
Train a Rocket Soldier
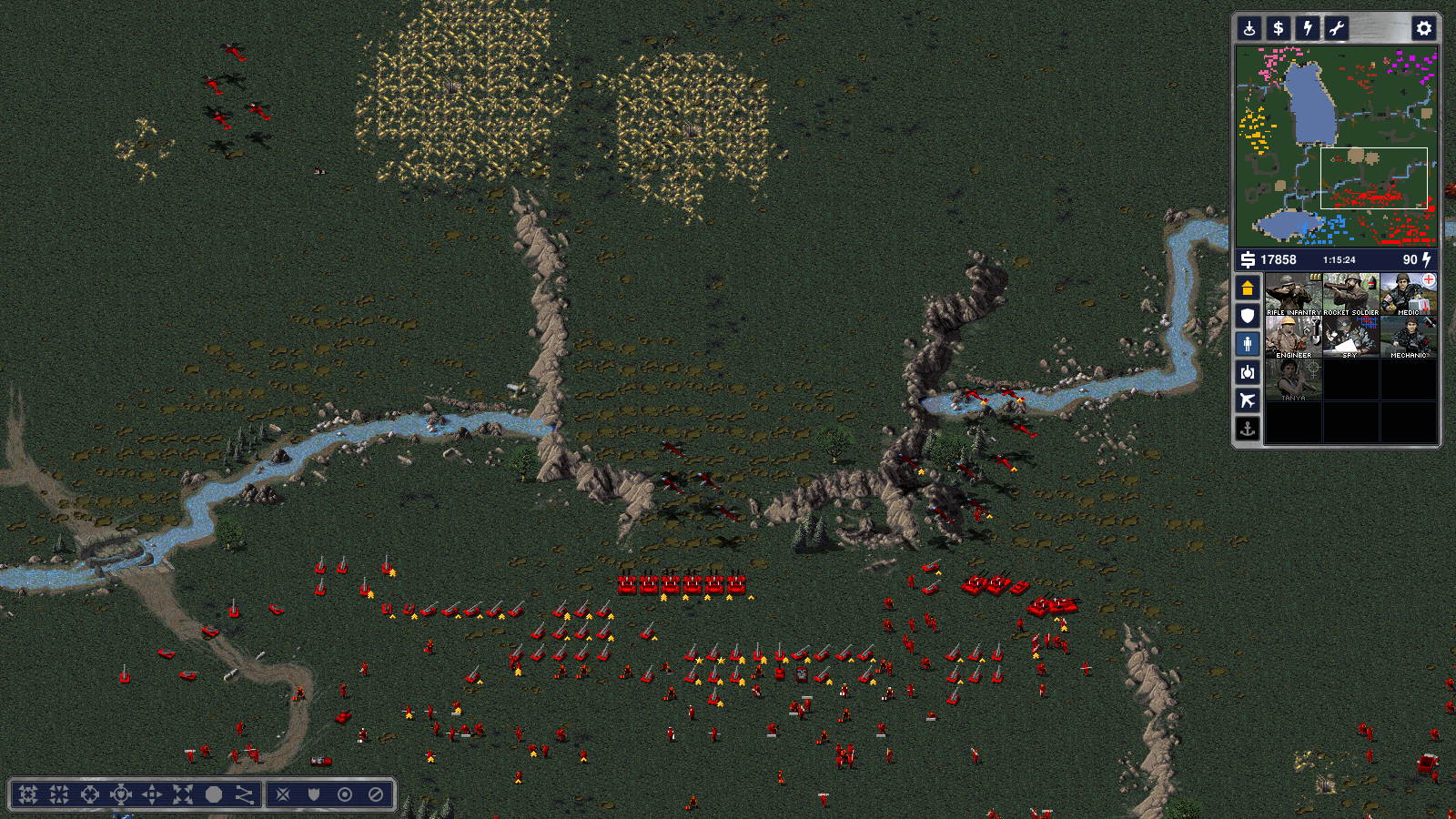point(1350,294)
